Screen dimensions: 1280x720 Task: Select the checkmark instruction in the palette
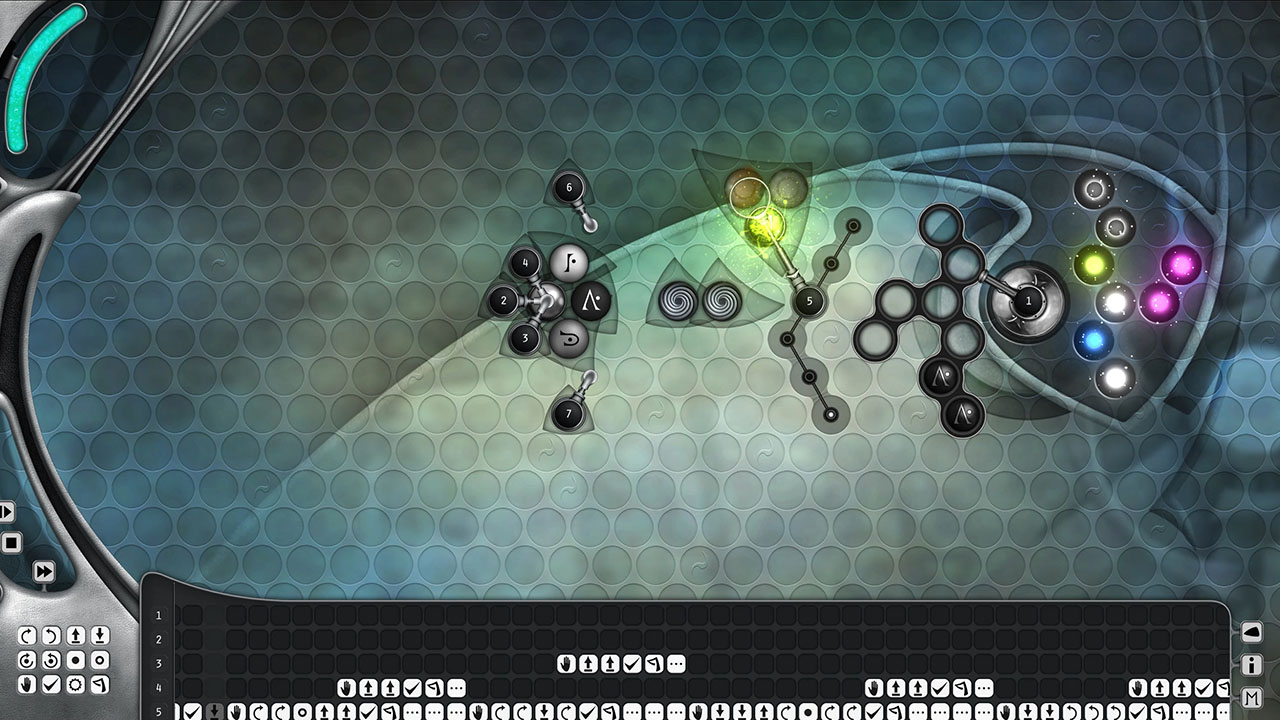pyautogui.click(x=51, y=683)
